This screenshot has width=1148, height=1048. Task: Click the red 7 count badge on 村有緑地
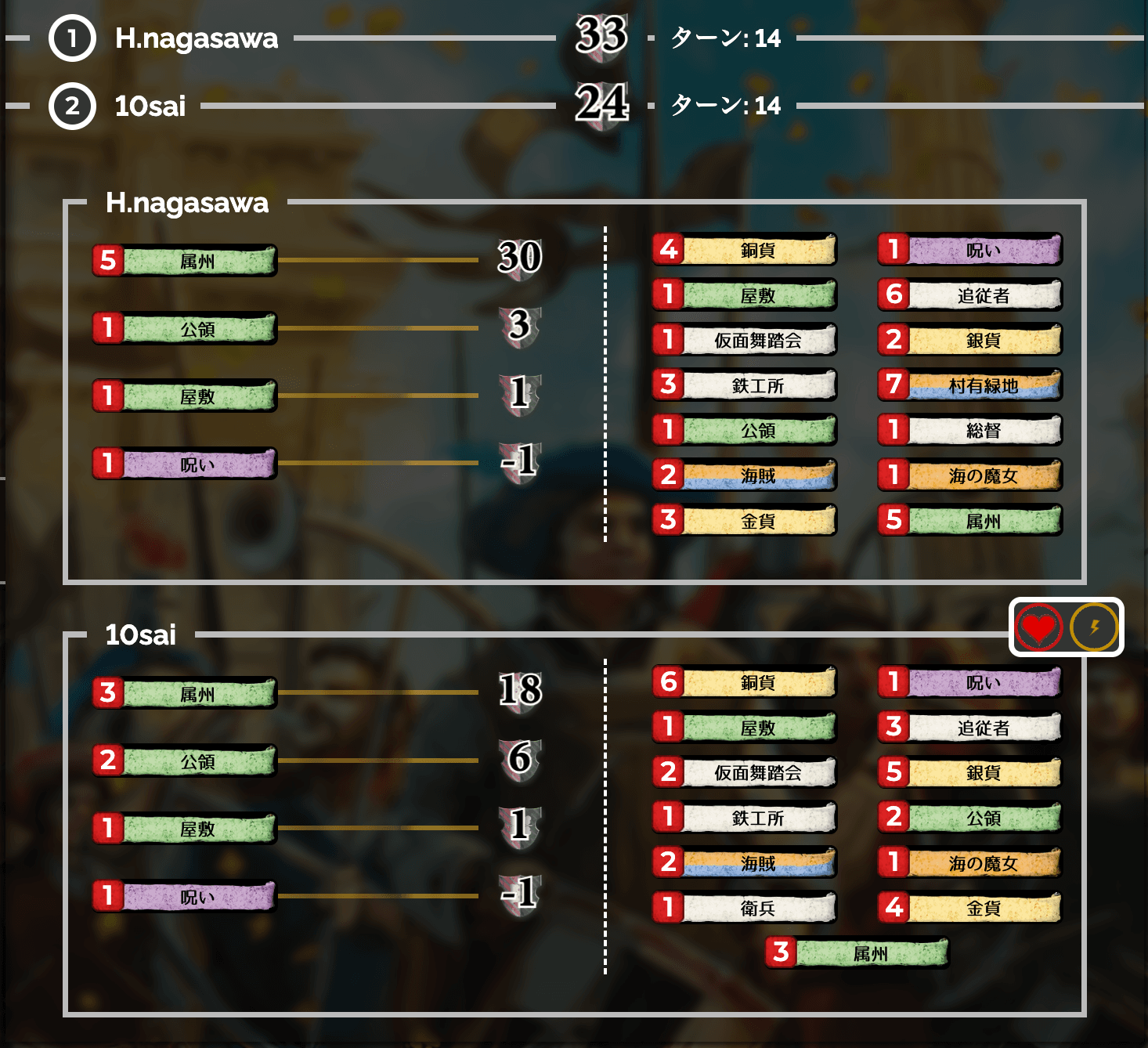(893, 385)
